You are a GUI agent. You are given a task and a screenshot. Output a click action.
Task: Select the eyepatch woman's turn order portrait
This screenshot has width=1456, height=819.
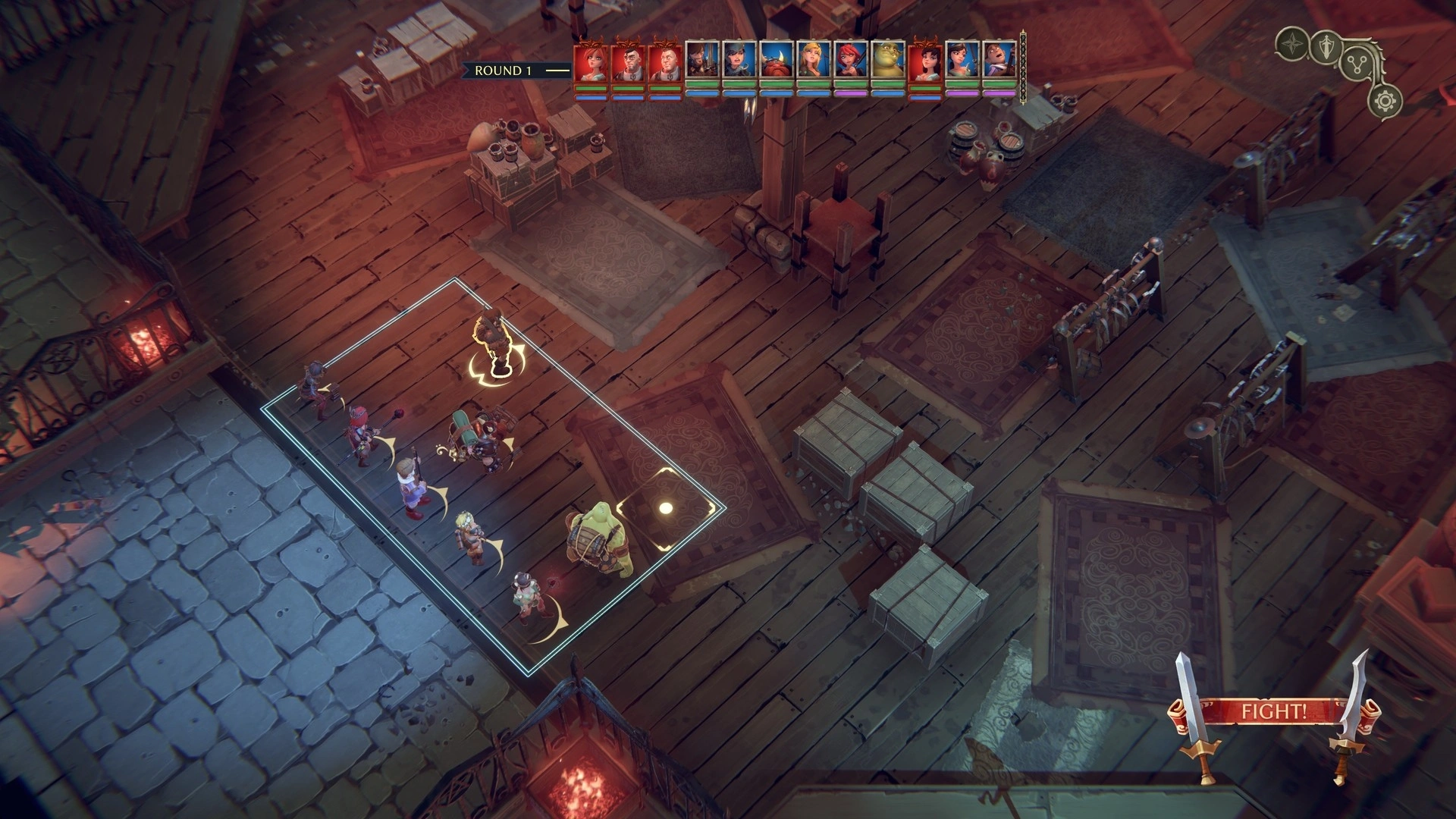739,61
